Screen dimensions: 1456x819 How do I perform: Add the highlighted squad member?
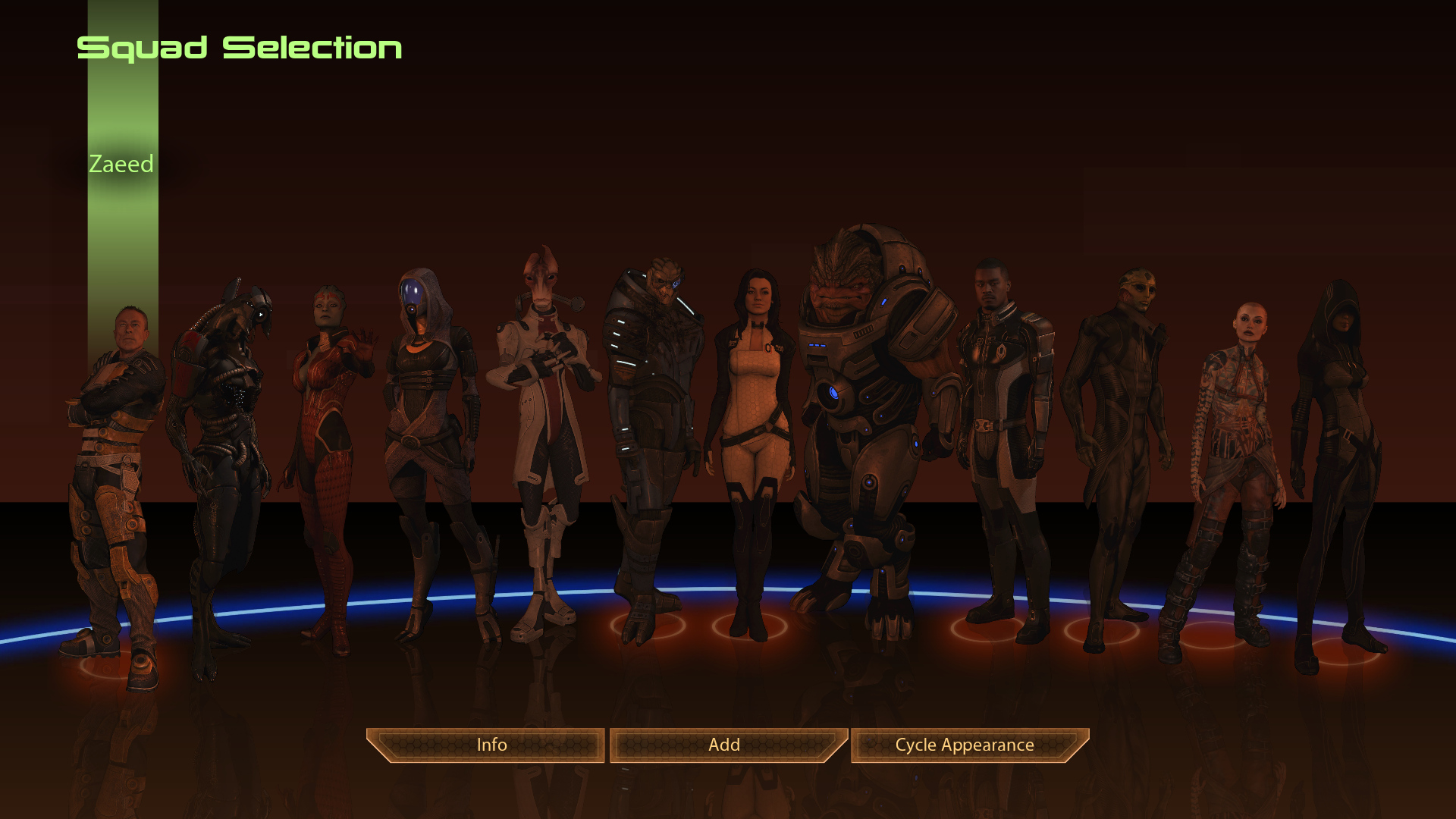[724, 745]
